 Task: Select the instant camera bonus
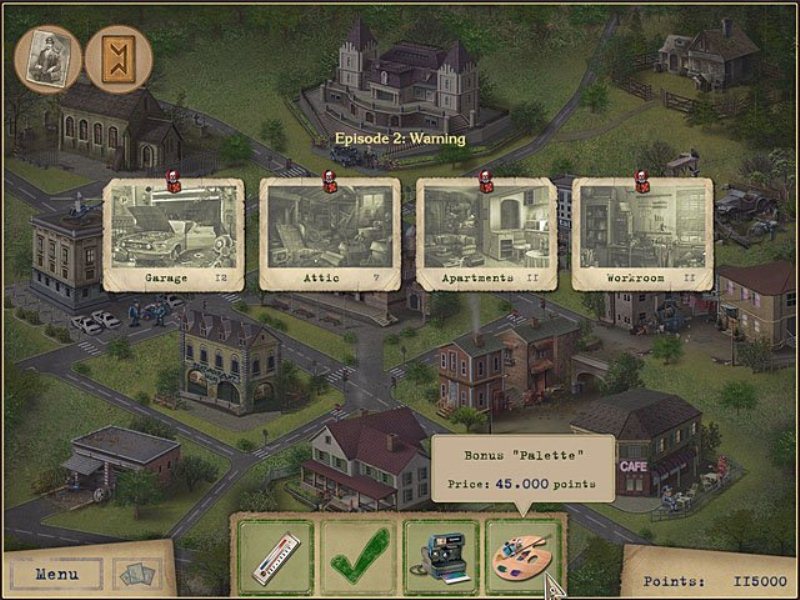click(x=440, y=556)
